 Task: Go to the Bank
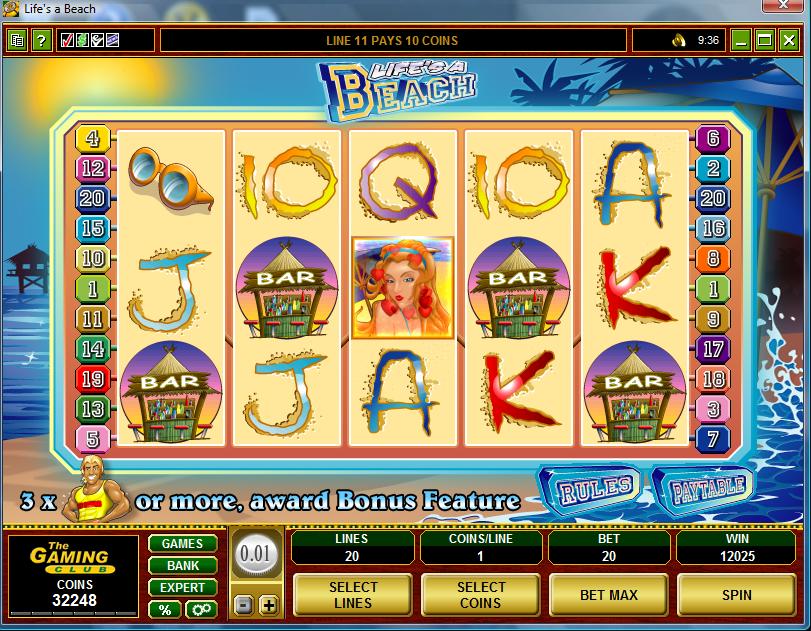click(x=182, y=566)
